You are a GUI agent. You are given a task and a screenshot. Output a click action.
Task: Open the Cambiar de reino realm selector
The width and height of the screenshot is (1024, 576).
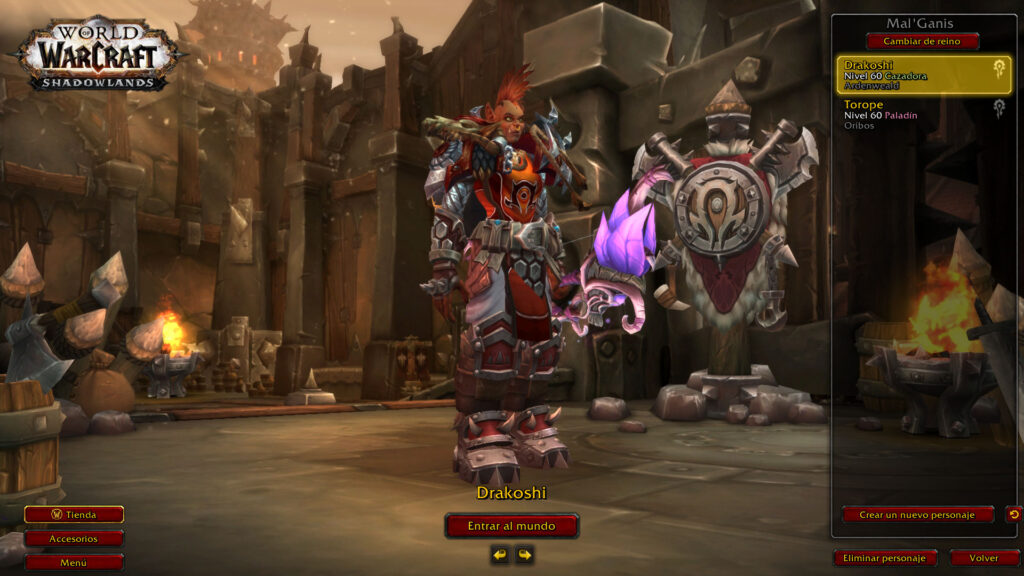922,41
